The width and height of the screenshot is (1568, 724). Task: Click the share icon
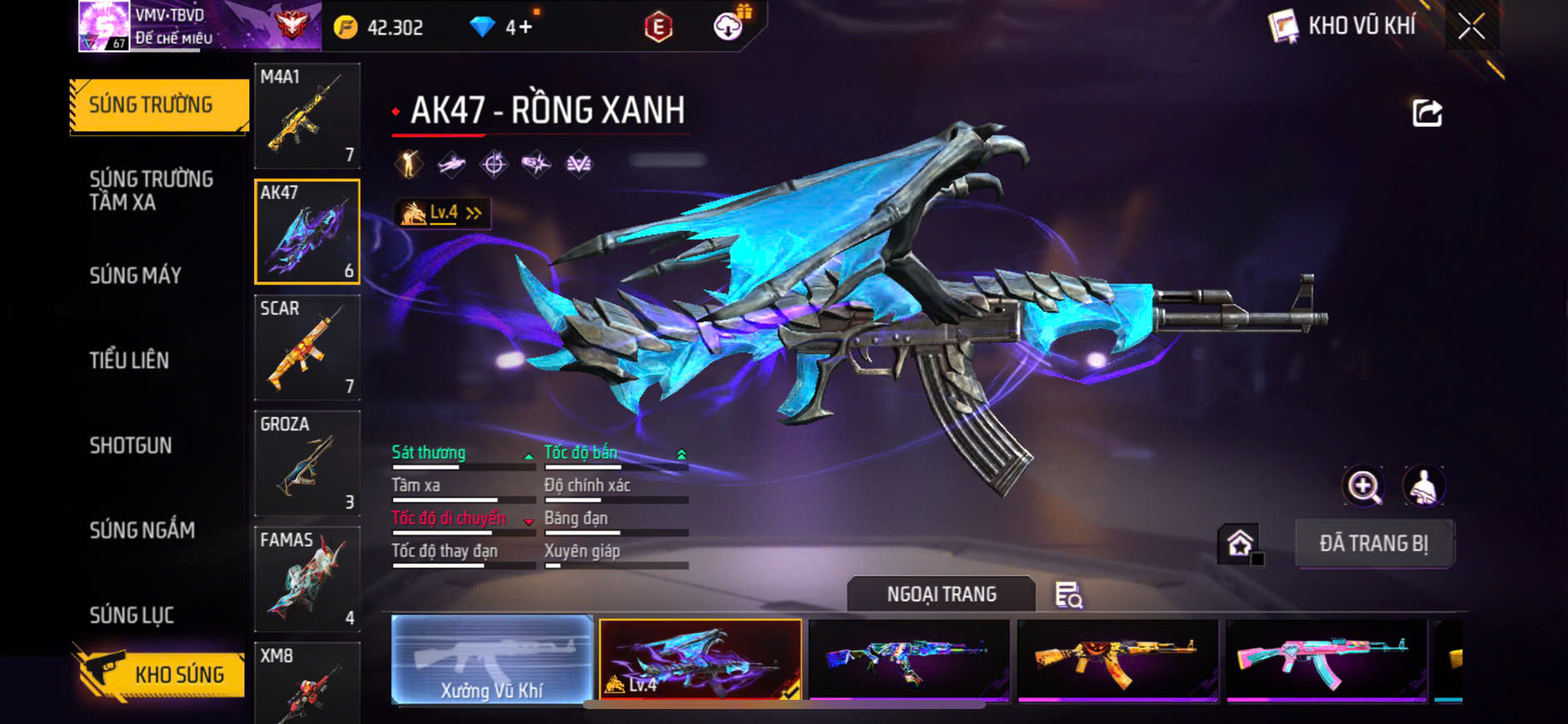1426,113
